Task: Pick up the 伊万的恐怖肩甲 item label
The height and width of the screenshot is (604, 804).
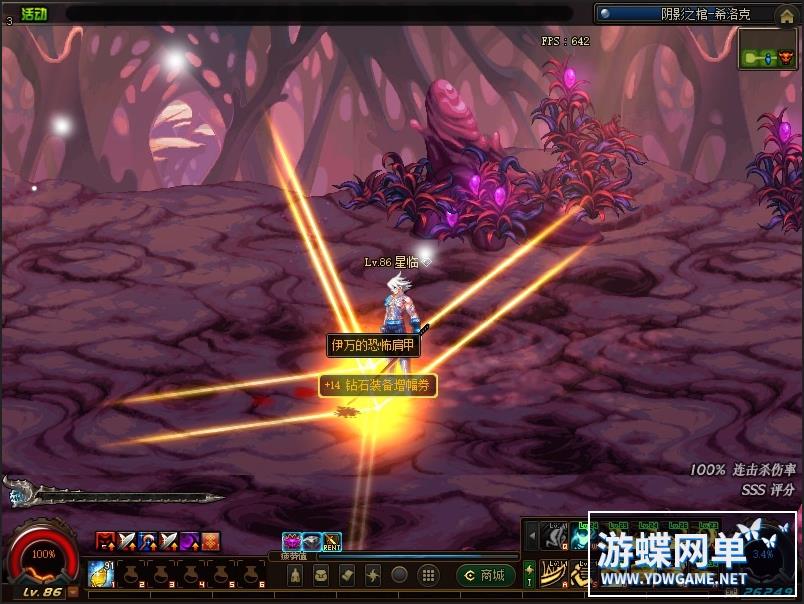Action: 374,345
